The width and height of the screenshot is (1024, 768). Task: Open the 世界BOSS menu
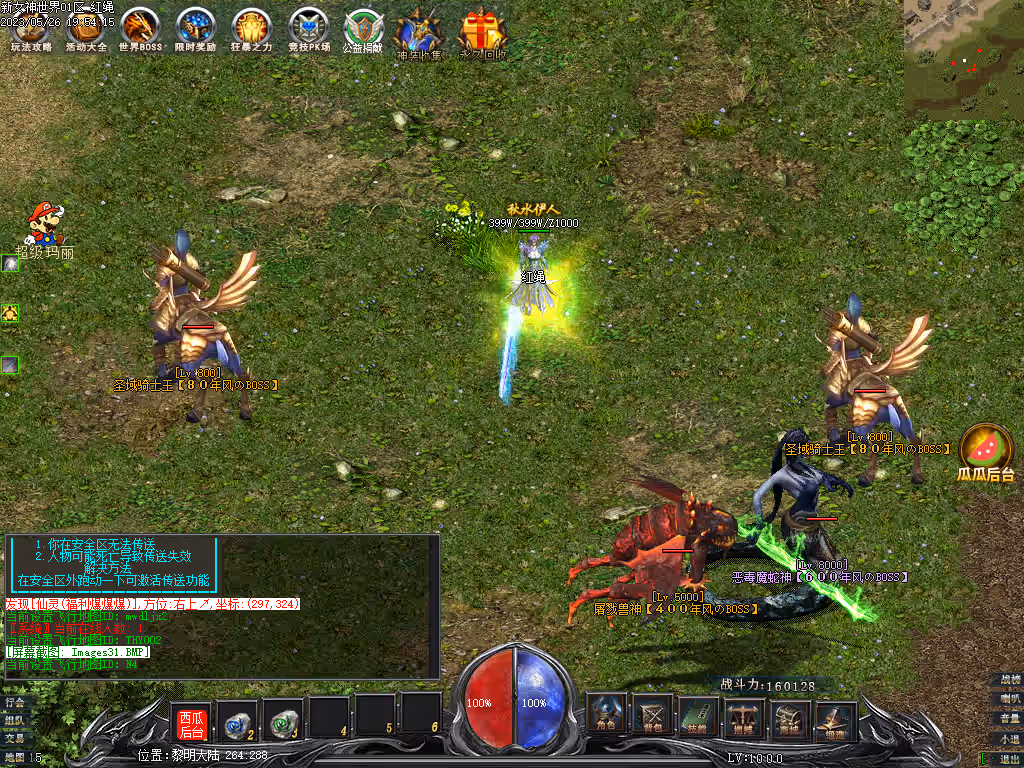point(140,29)
